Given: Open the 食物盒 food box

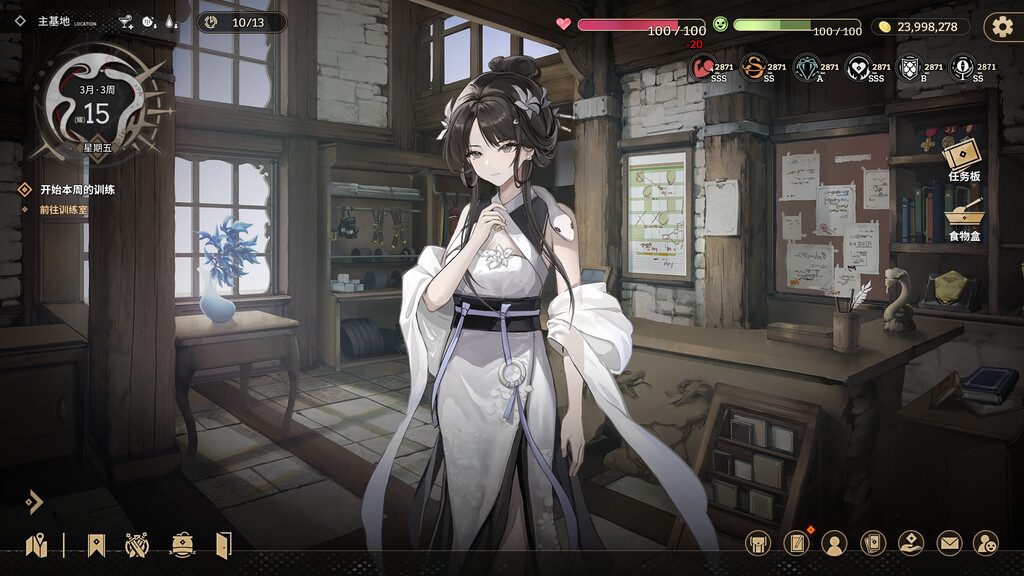Looking at the screenshot, I should [966, 217].
